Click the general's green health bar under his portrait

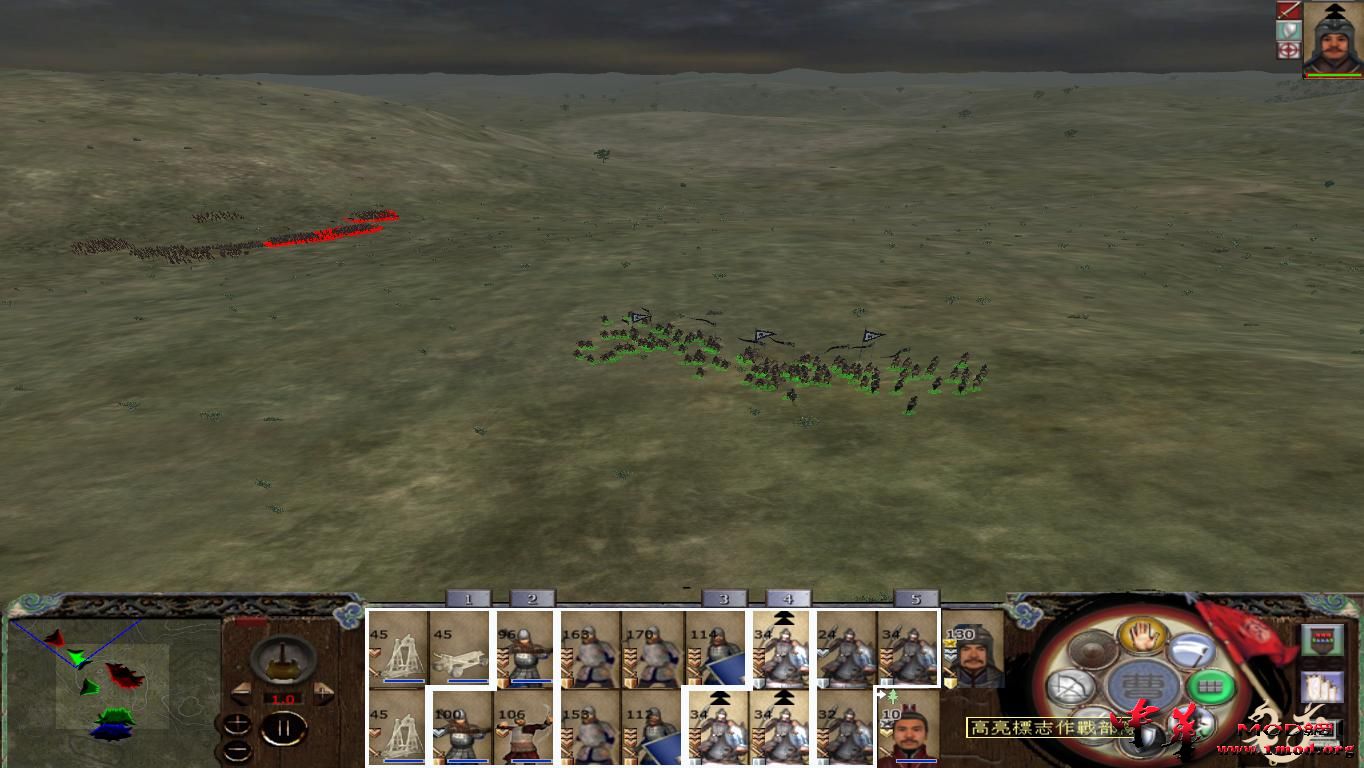tap(1334, 73)
